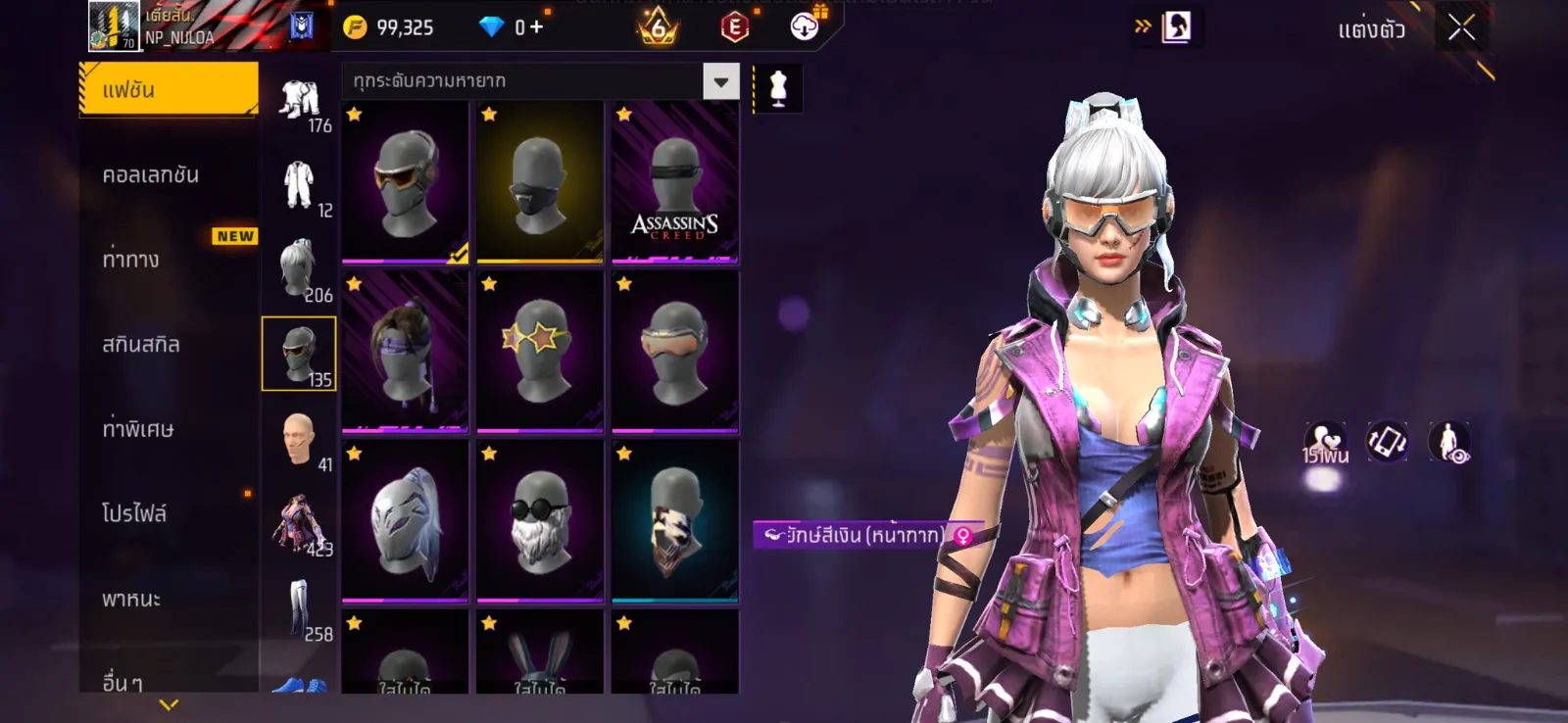
Task: Select the สกินสกิล skill skin tab
Action: pyautogui.click(x=141, y=345)
